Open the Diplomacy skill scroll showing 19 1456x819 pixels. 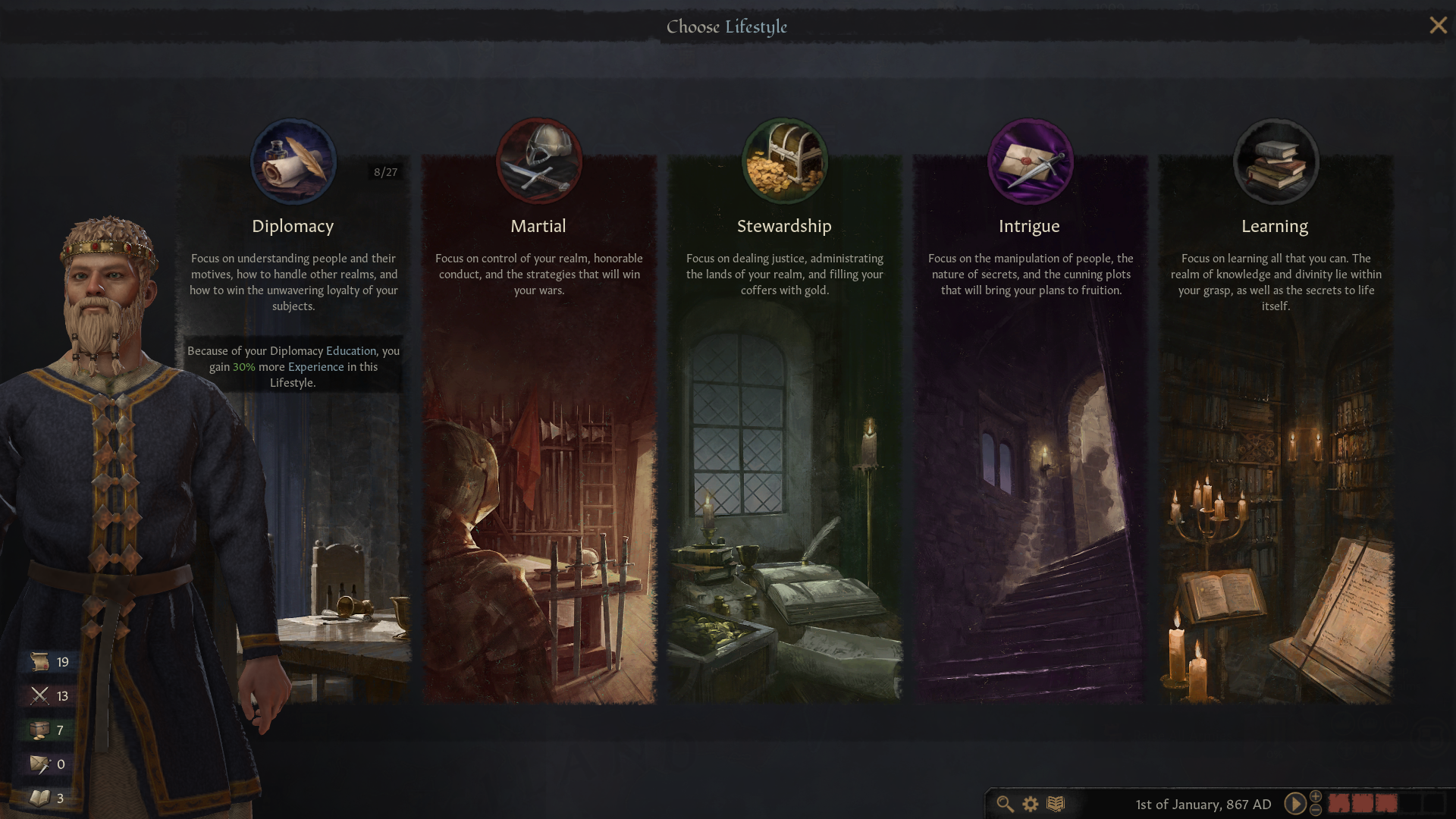point(39,661)
